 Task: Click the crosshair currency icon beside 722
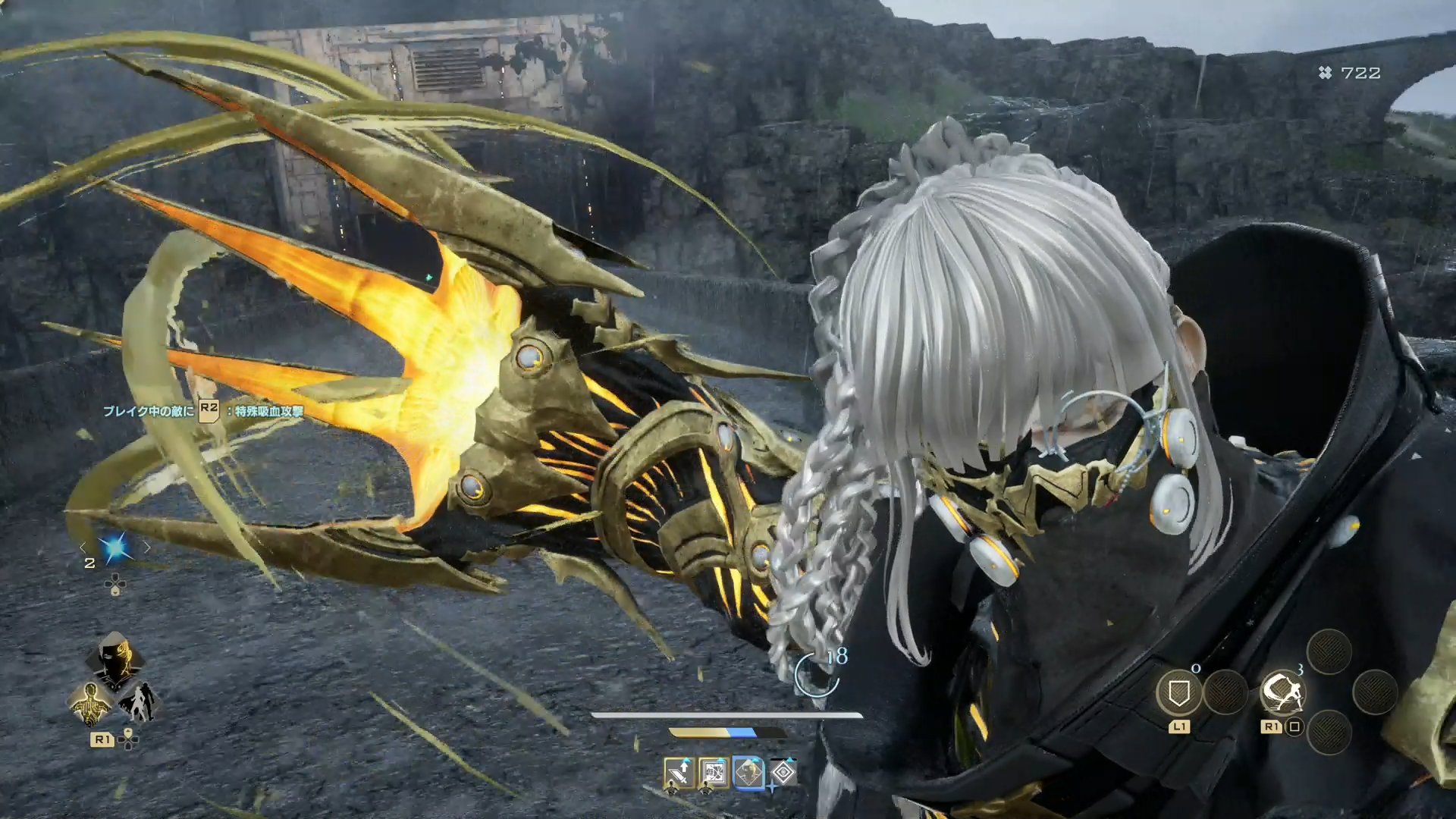[x=1324, y=74]
